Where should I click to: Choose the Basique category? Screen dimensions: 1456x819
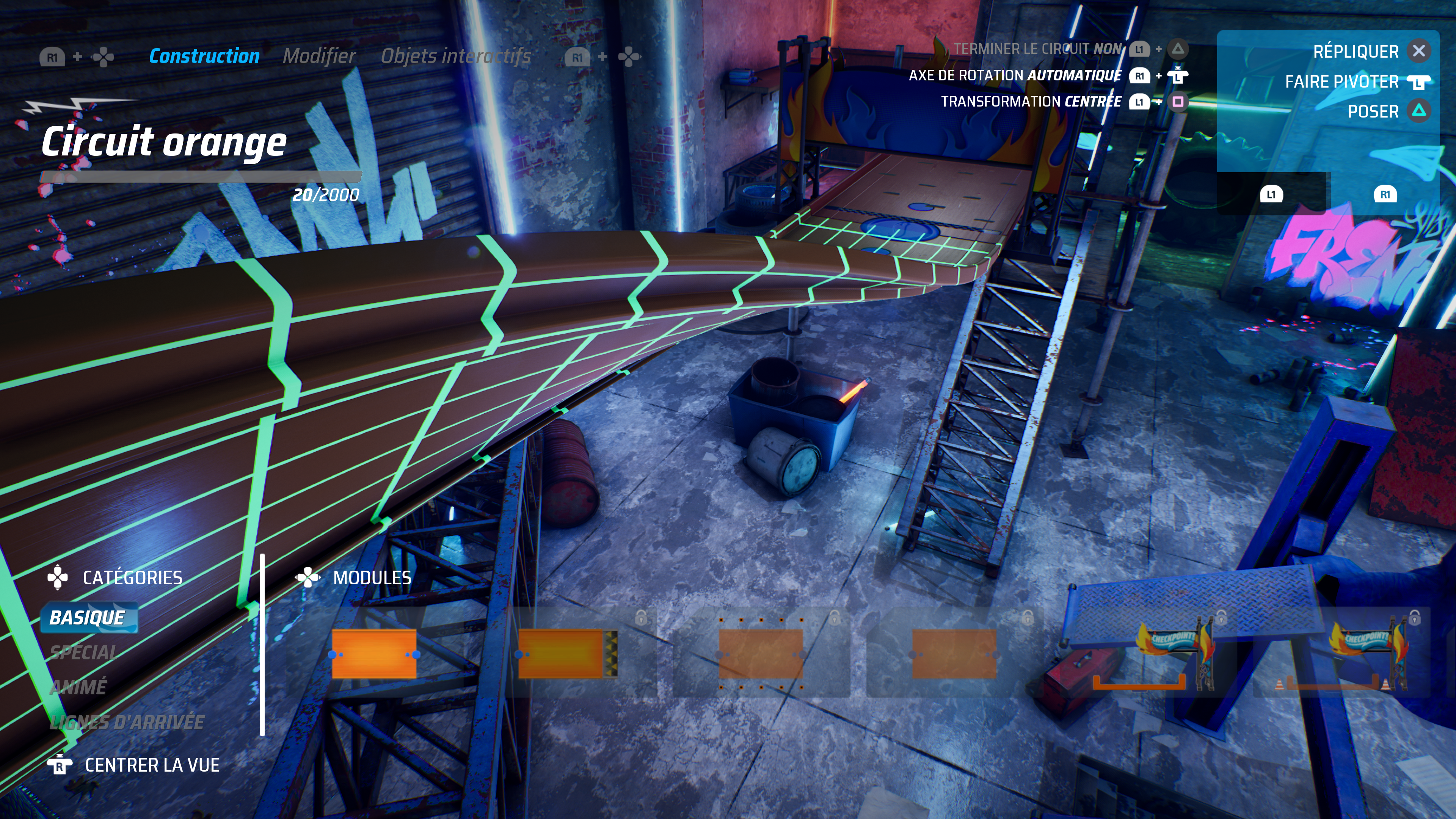click(x=88, y=618)
